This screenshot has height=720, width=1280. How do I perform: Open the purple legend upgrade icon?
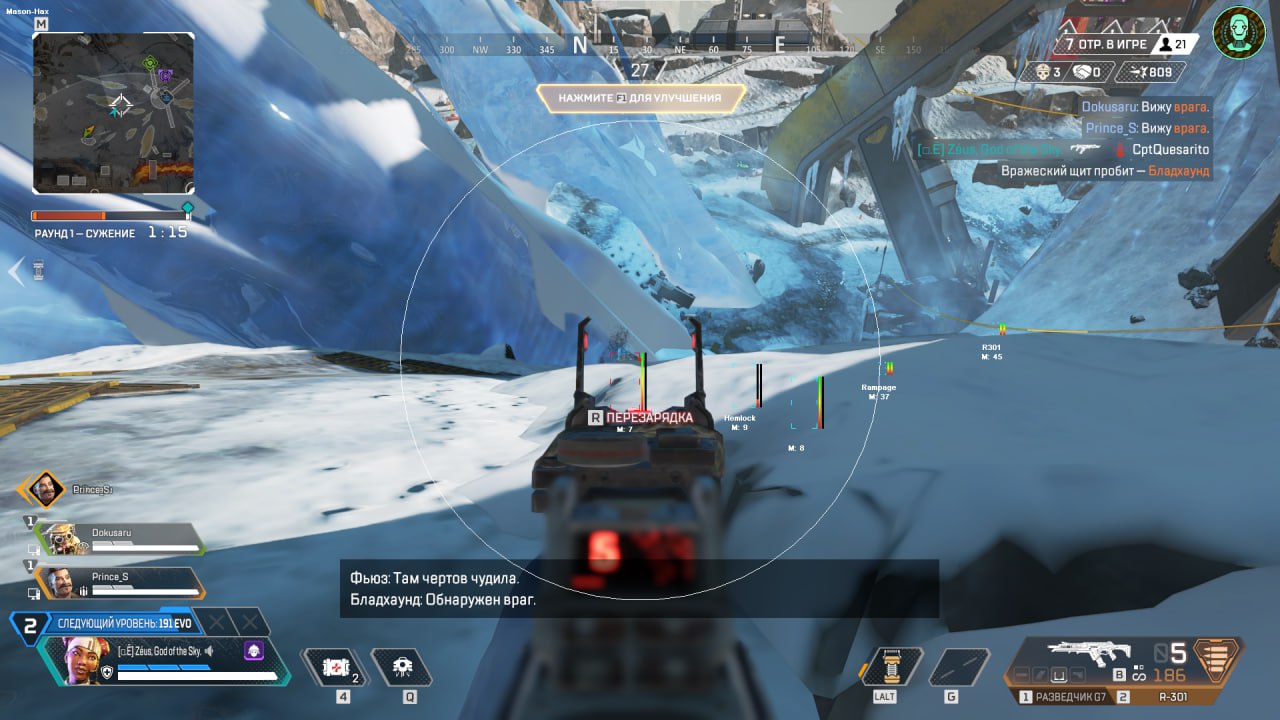pyautogui.click(x=253, y=651)
